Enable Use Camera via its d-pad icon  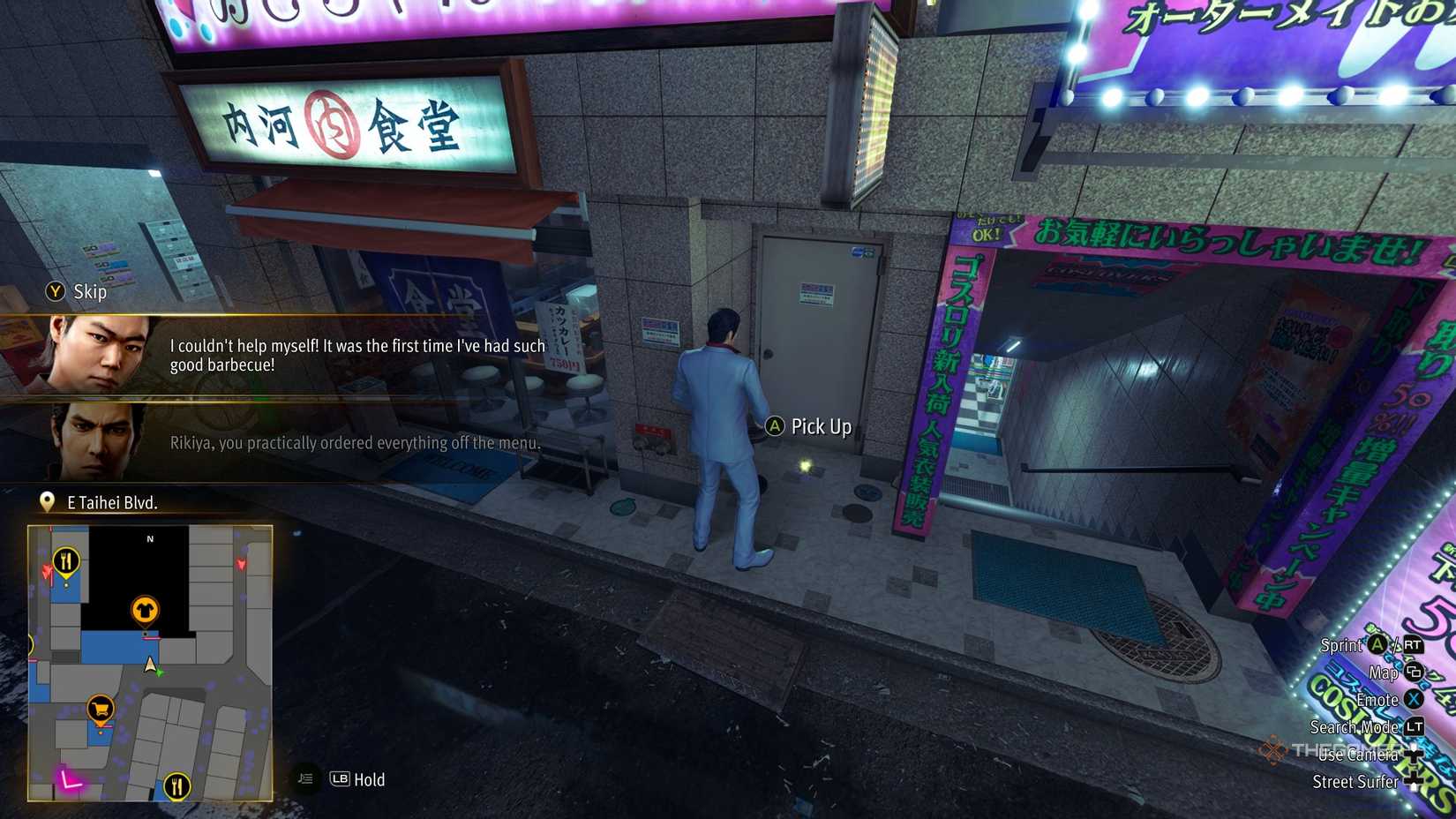point(1414,755)
